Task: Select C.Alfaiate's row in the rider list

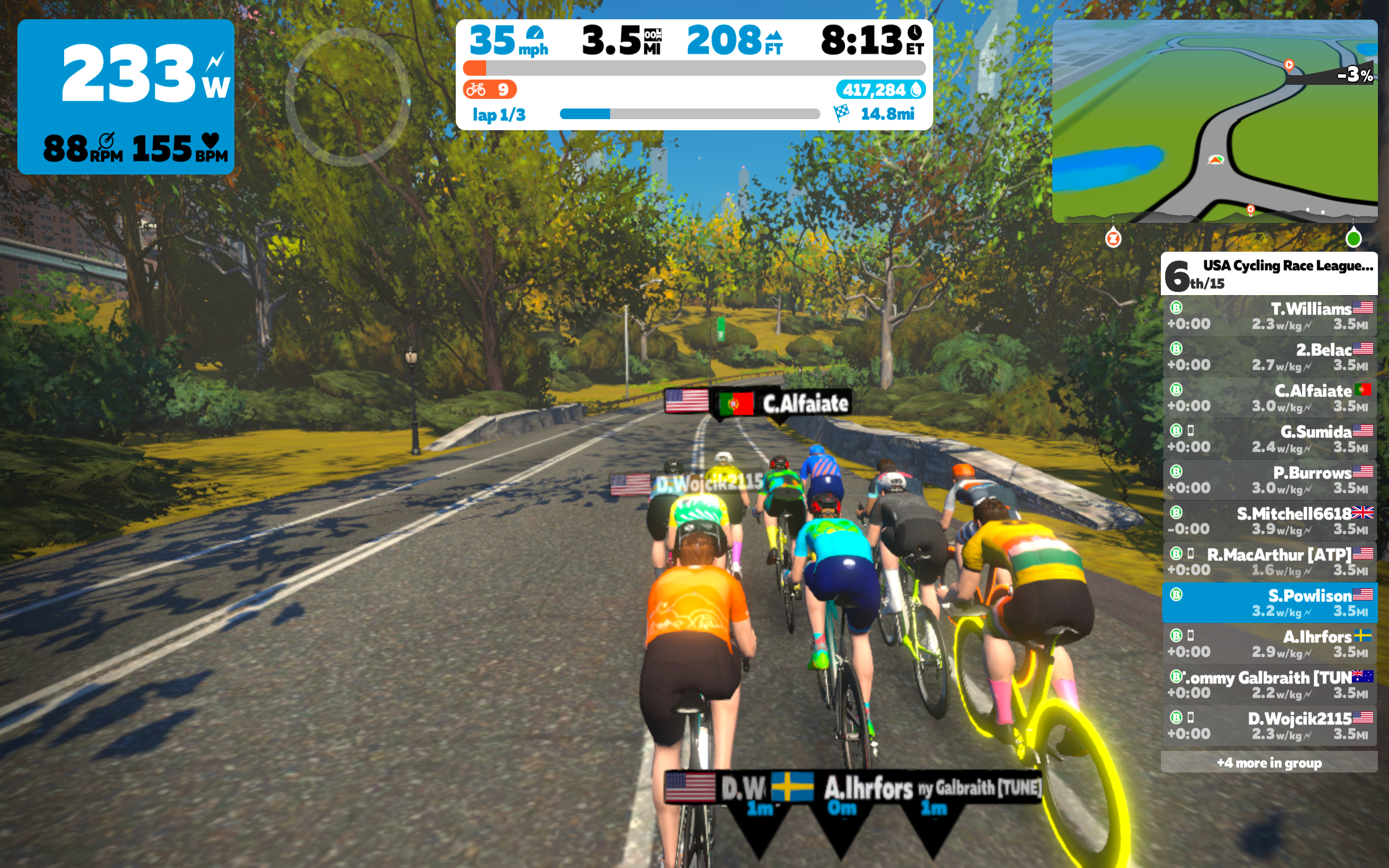Action: 1269,398
